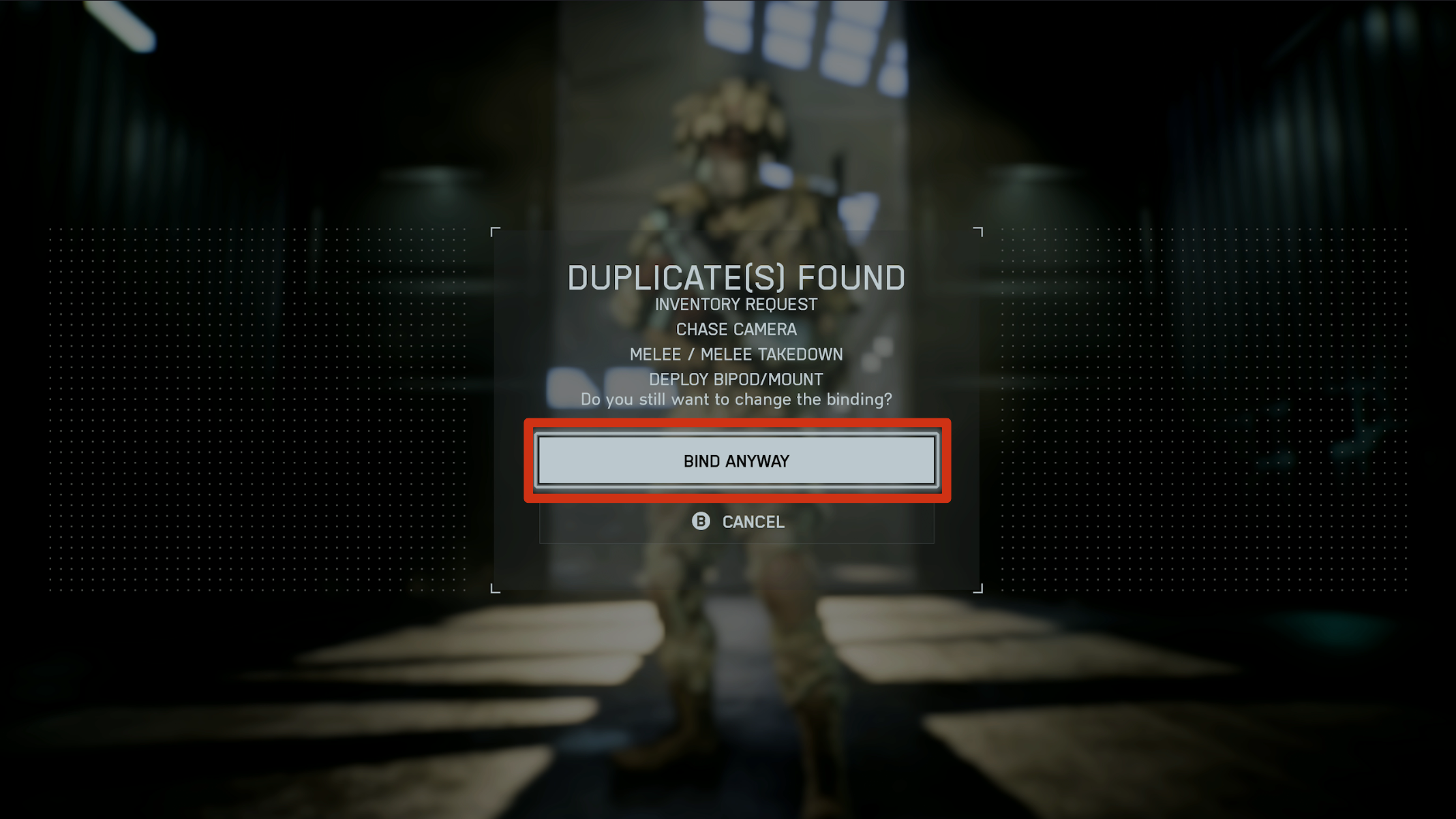Screen dimensions: 1456x819
Task: Select the DEPLOY BIPOD/MOUNT binding entry
Action: (736, 380)
